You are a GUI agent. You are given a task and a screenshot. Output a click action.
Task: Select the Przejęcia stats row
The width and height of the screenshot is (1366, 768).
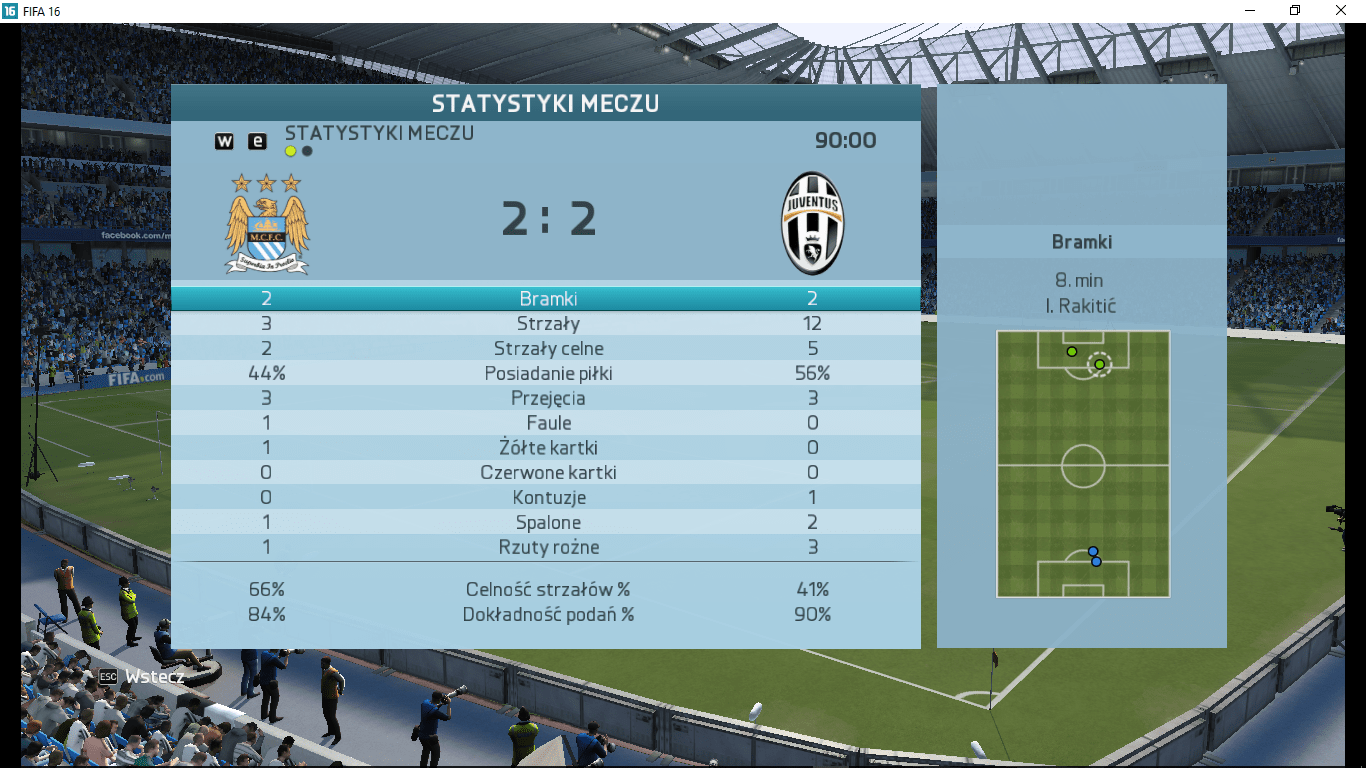point(547,398)
